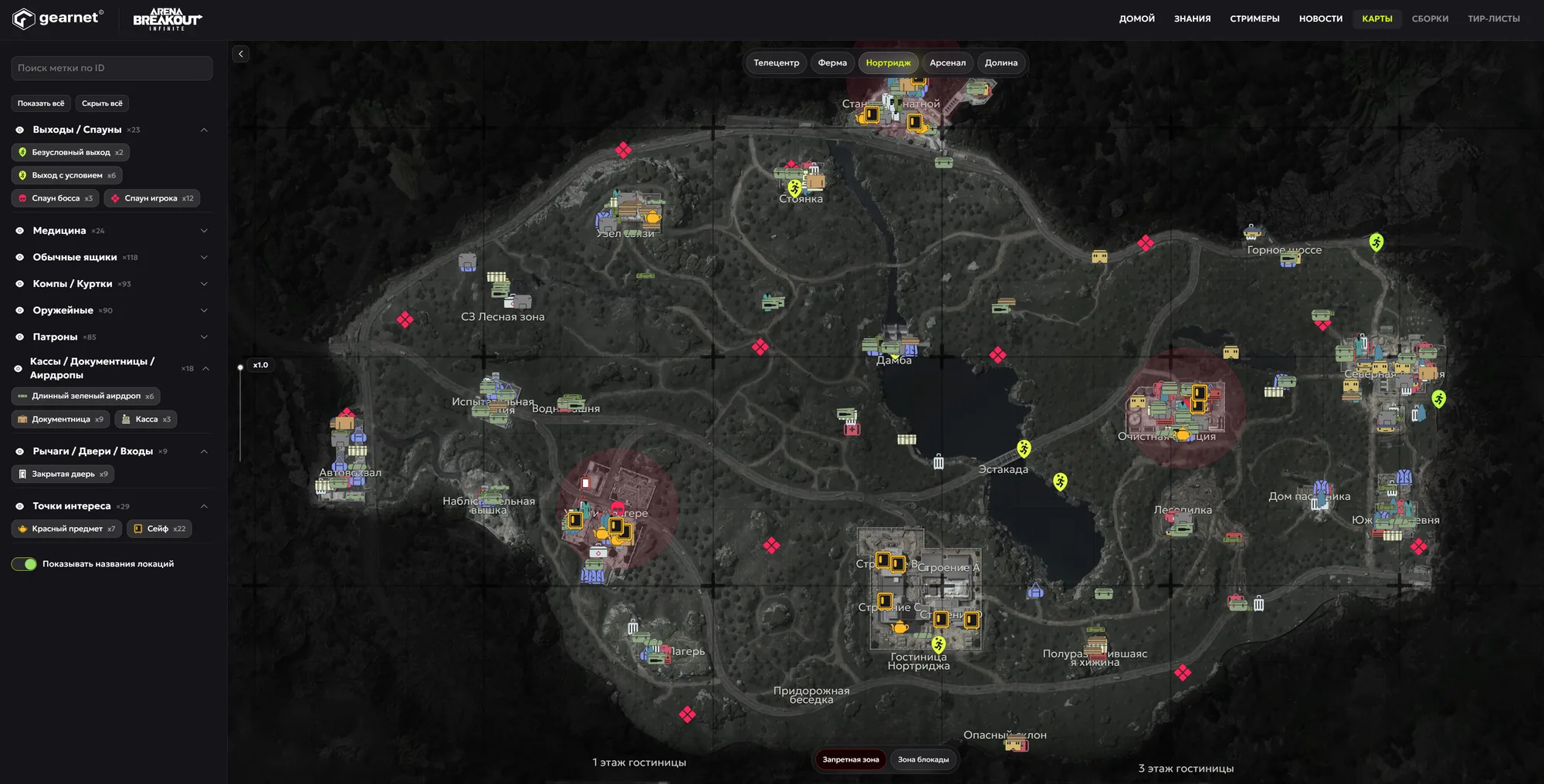The width and height of the screenshot is (1544, 784).
Task: Open the НОВОСТИ page in top navigation
Action: click(x=1320, y=19)
